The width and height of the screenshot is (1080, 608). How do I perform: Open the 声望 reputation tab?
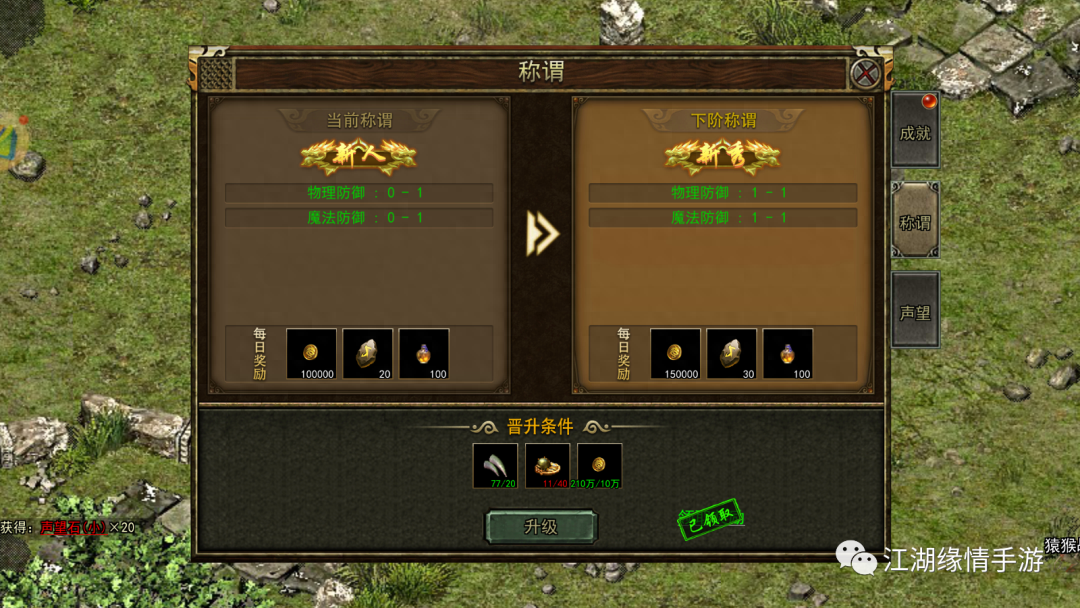pyautogui.click(x=915, y=311)
